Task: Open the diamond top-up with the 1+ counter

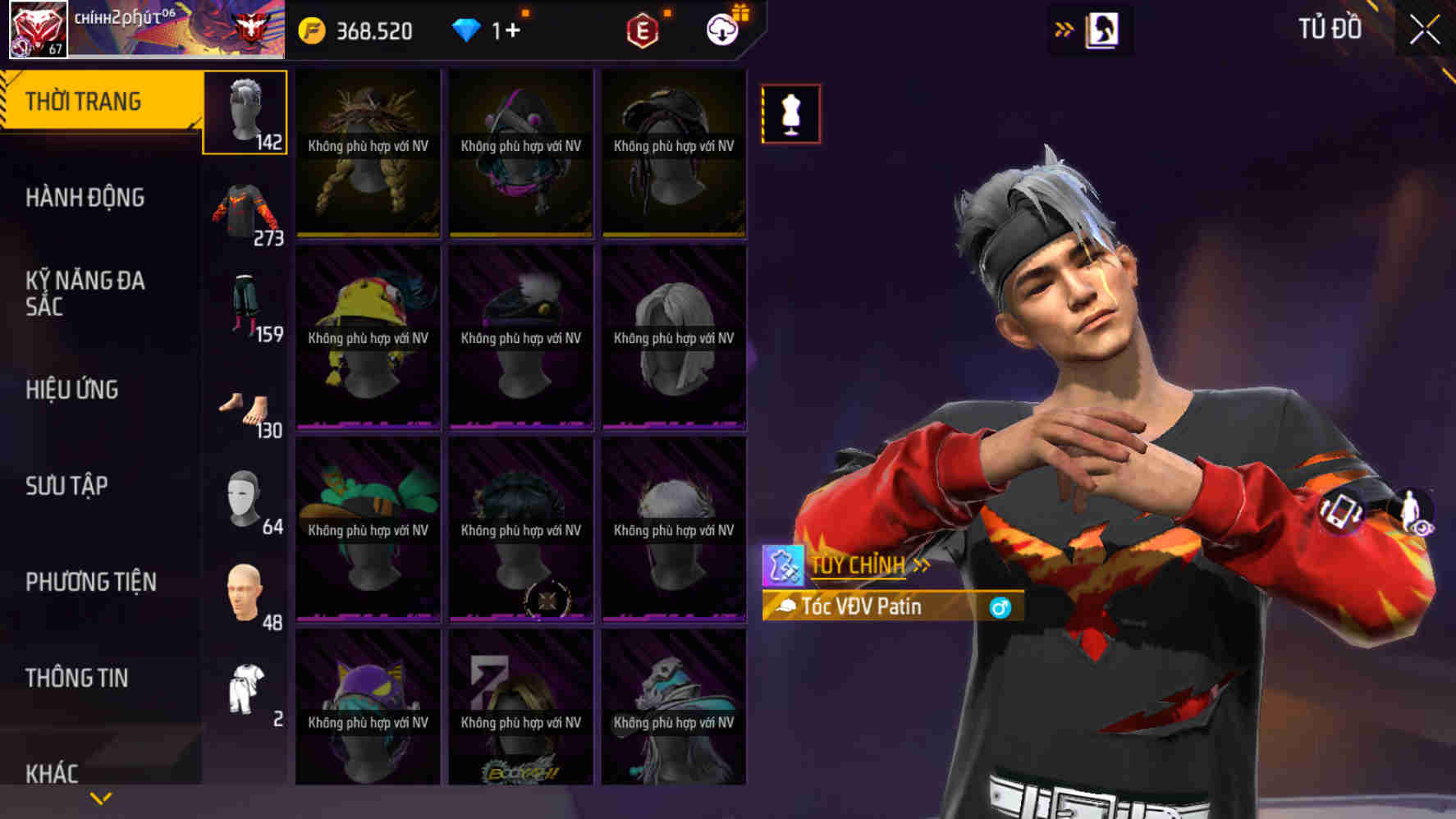Action: 492,30
